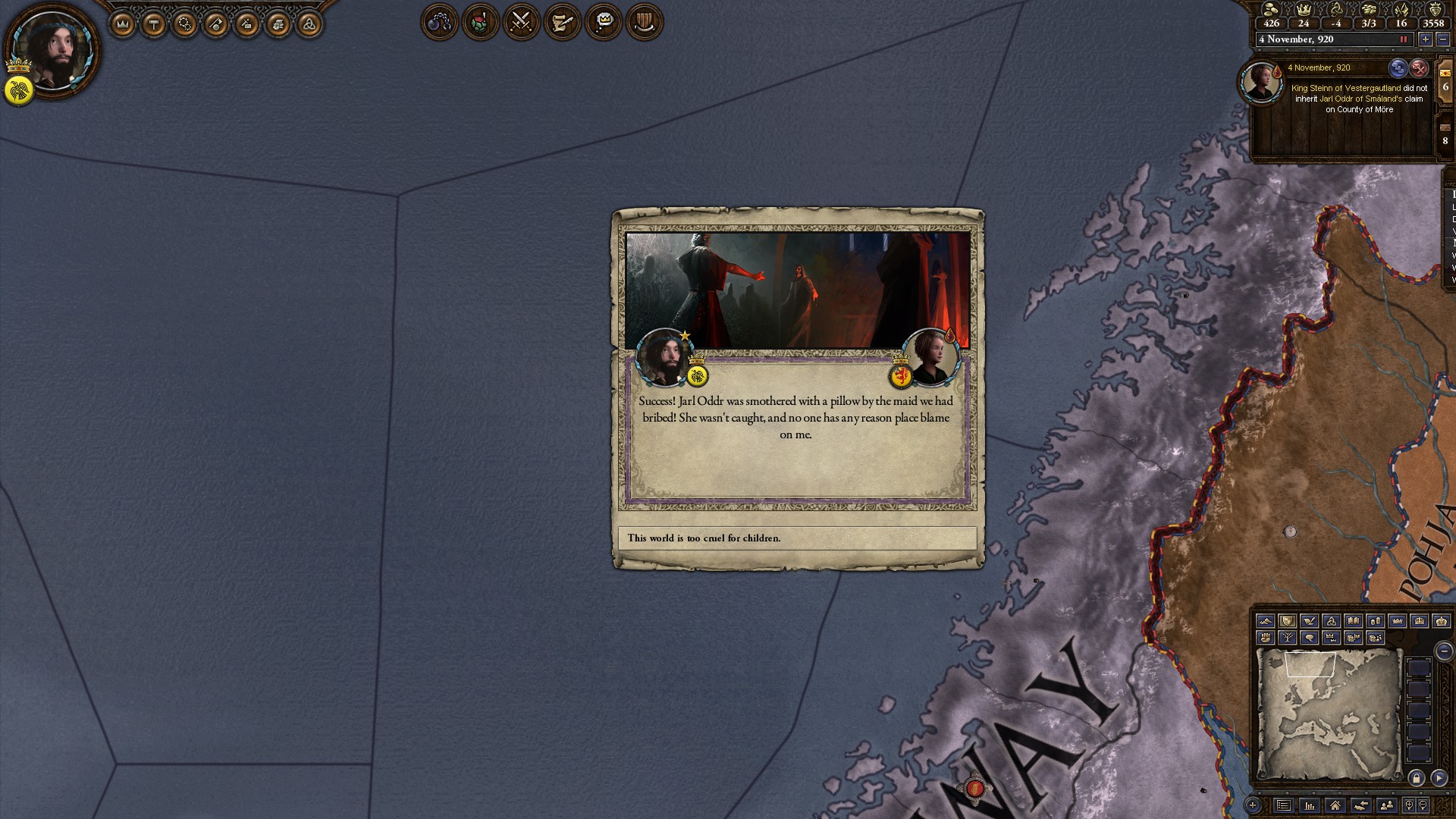The width and height of the screenshot is (1456, 819).
Task: Open the crossed swords military menu
Action: pyautogui.click(x=521, y=23)
